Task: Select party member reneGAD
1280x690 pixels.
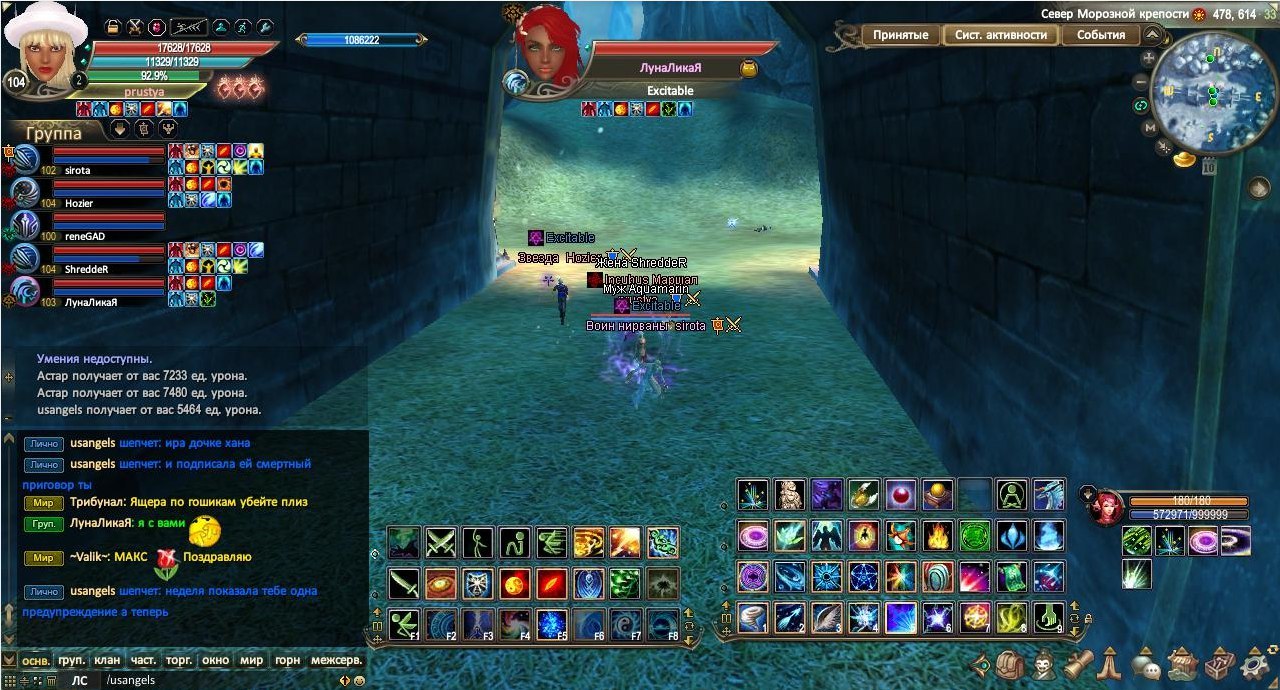Action: point(85,236)
